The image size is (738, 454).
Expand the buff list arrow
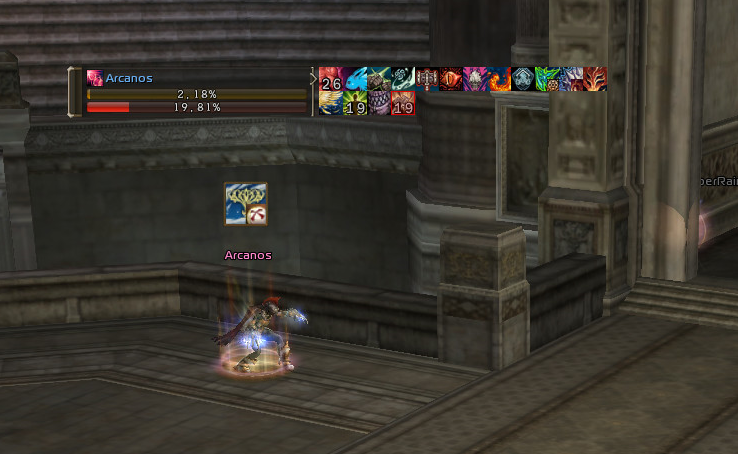pyautogui.click(x=313, y=78)
